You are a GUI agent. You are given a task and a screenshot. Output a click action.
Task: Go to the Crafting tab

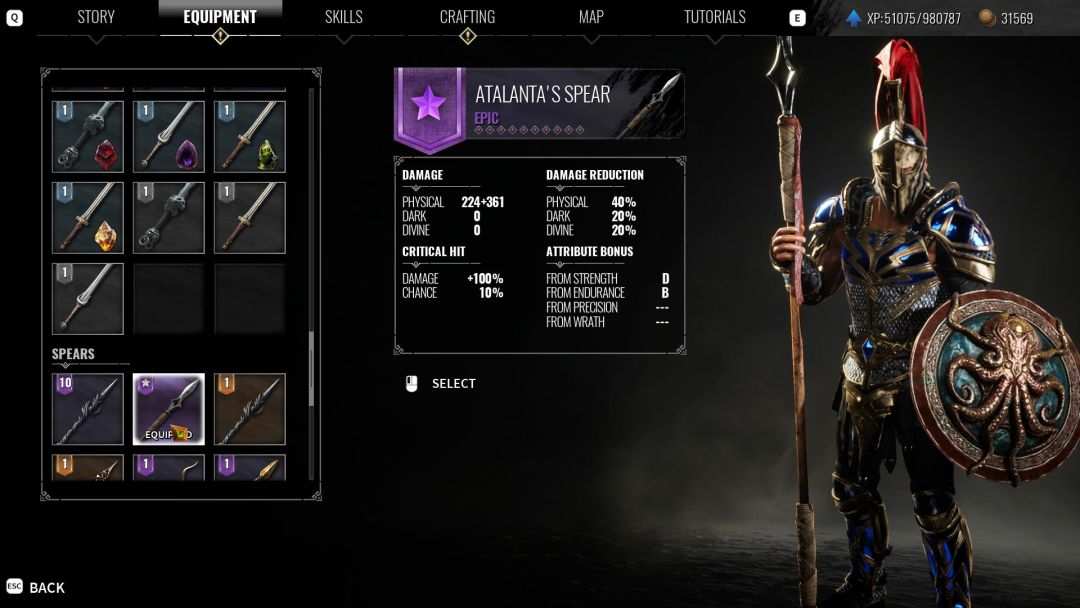pyautogui.click(x=467, y=17)
